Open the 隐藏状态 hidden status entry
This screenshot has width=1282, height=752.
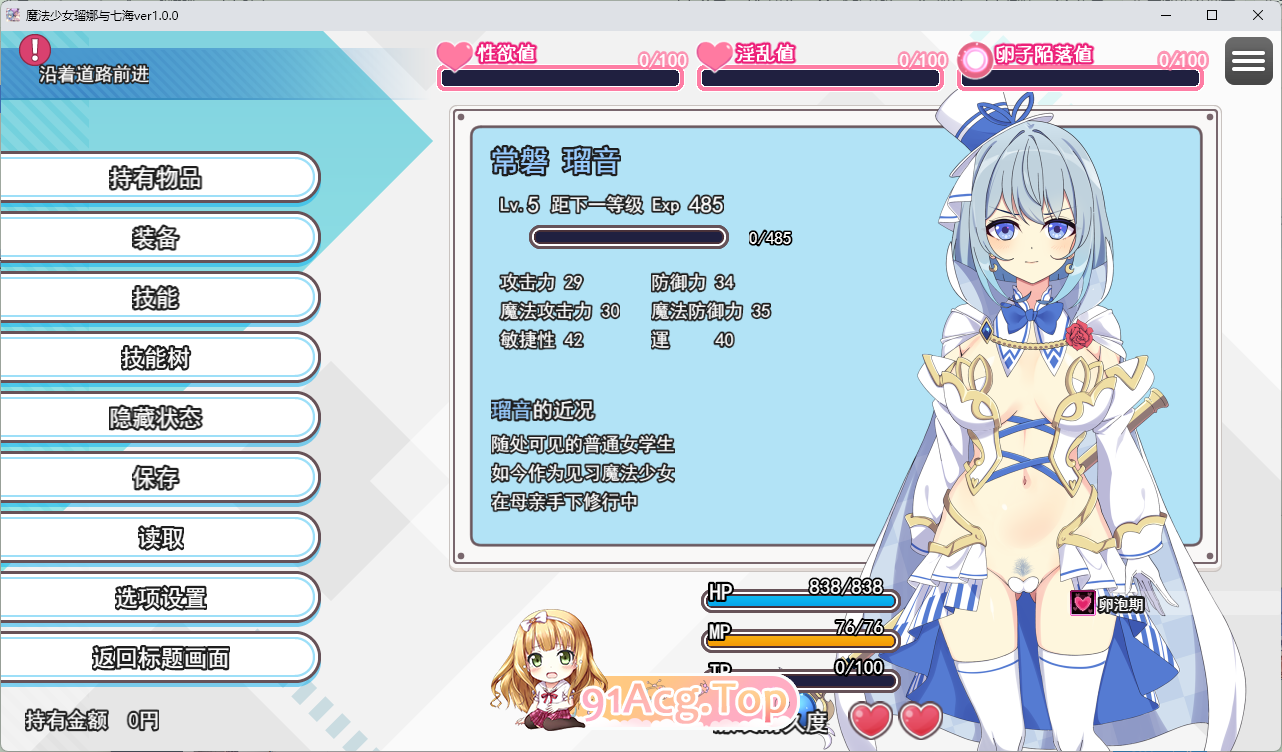[x=156, y=418]
